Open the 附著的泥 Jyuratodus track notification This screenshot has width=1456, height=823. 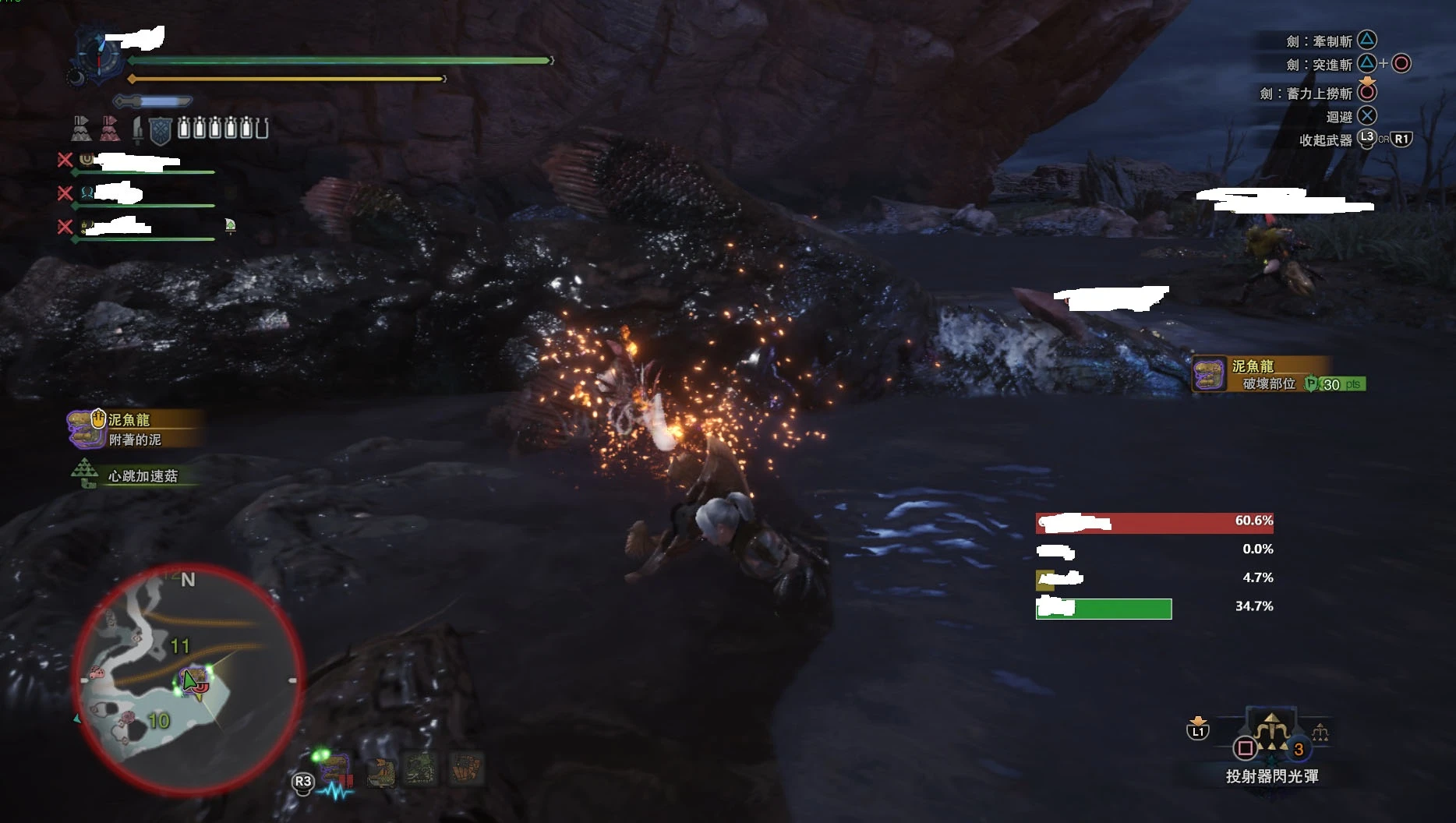click(x=133, y=429)
